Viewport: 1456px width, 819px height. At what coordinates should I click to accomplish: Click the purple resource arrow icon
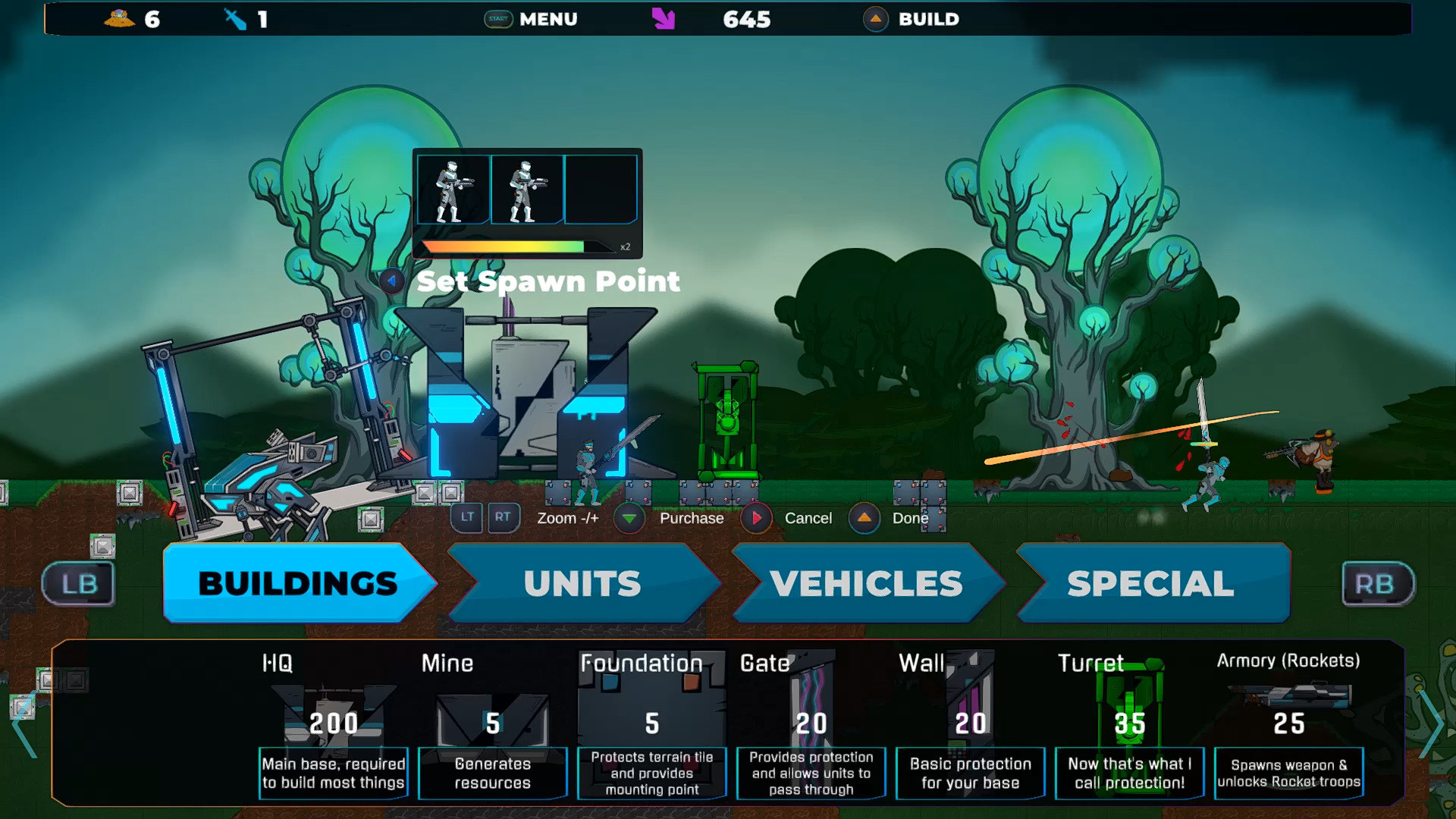coord(664,19)
